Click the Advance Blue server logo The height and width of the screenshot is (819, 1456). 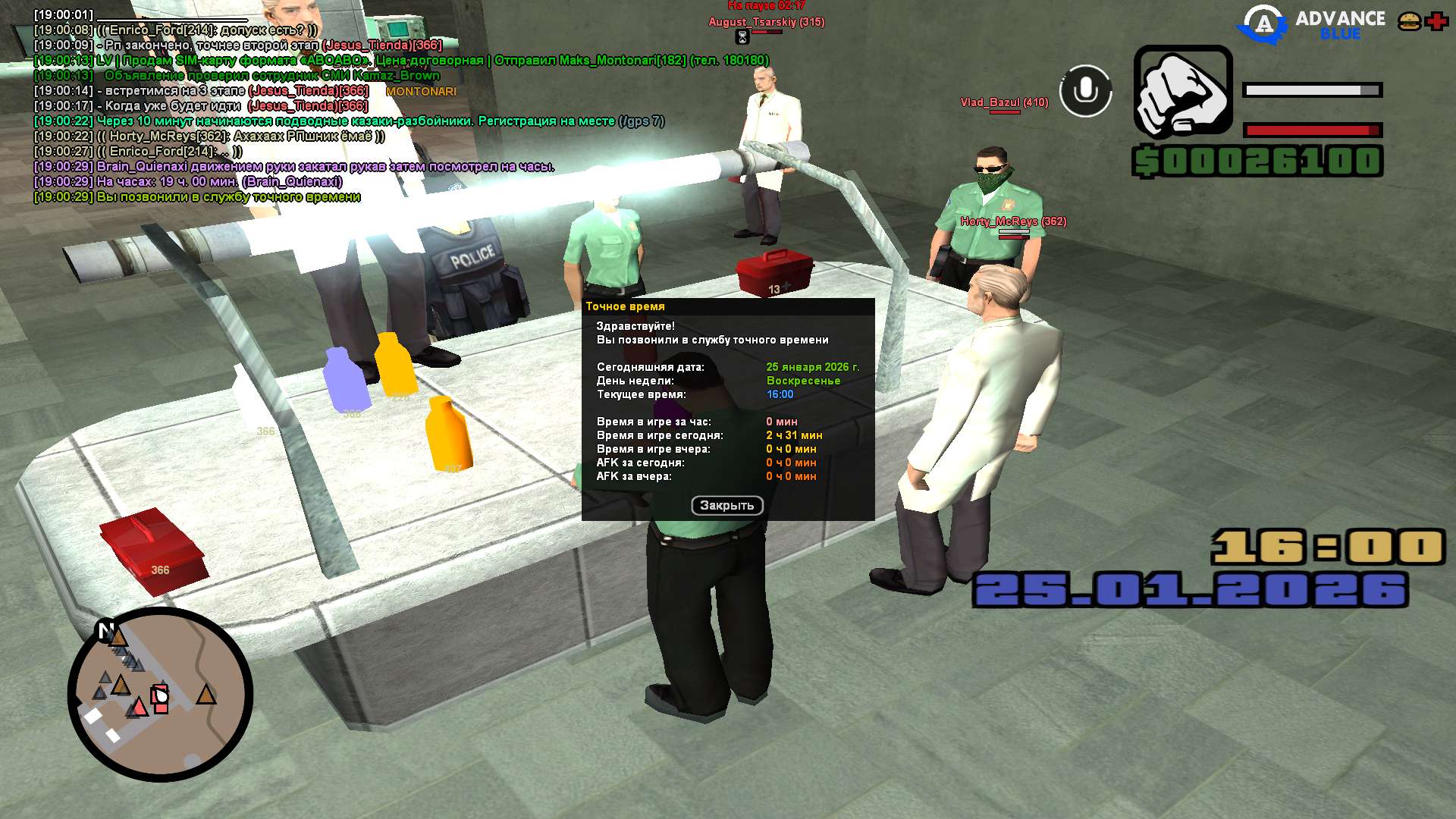click(x=1312, y=24)
